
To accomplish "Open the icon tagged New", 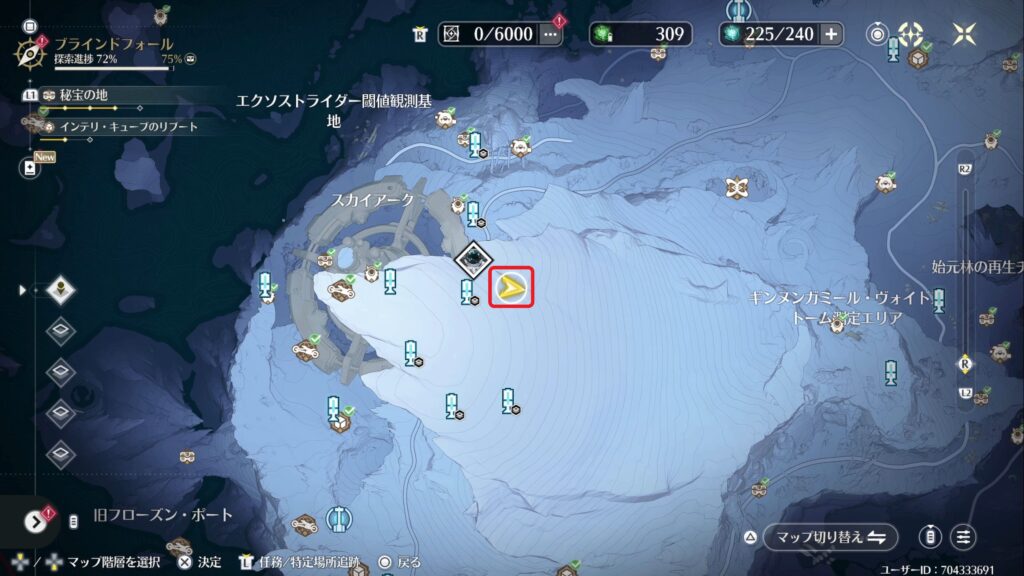I will [30, 167].
